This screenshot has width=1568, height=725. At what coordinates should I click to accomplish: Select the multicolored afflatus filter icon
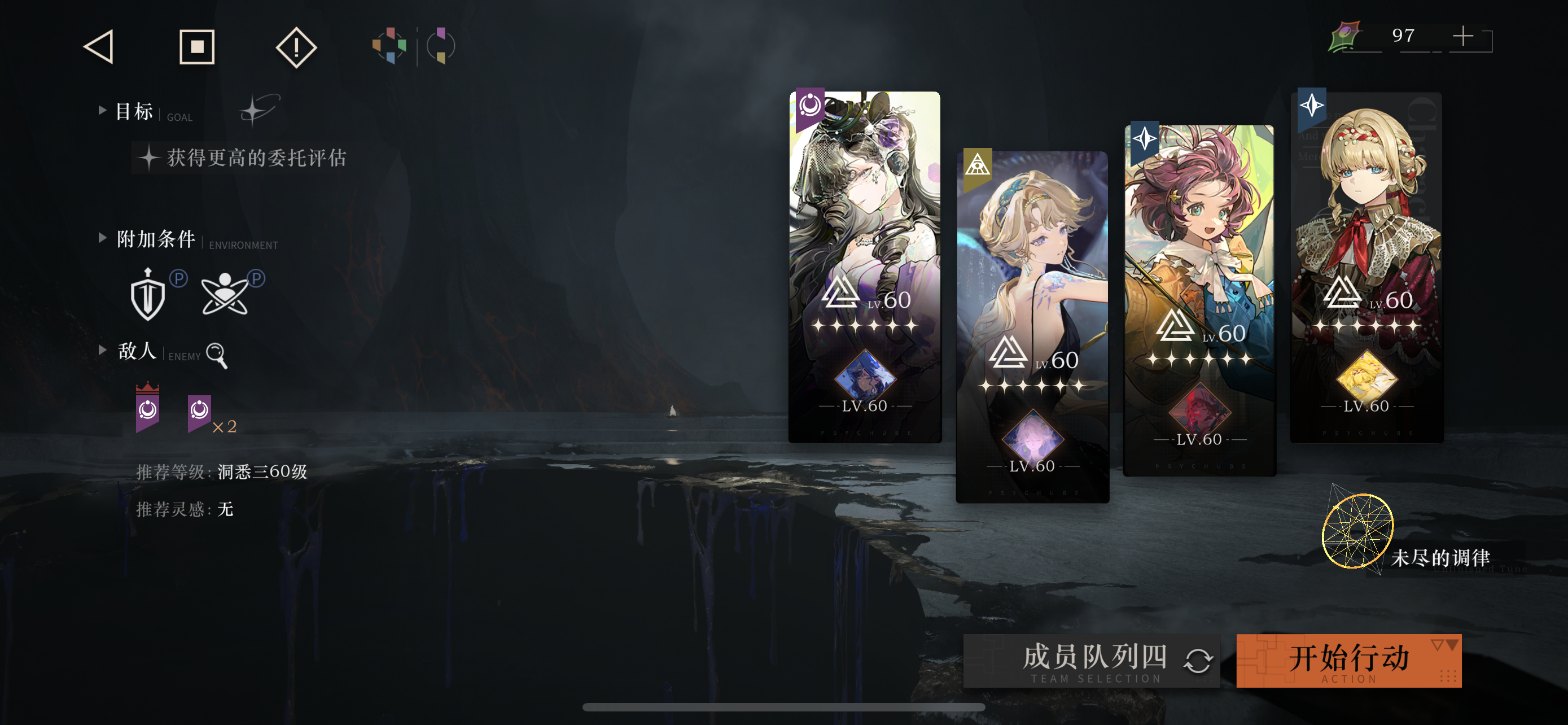(x=390, y=46)
